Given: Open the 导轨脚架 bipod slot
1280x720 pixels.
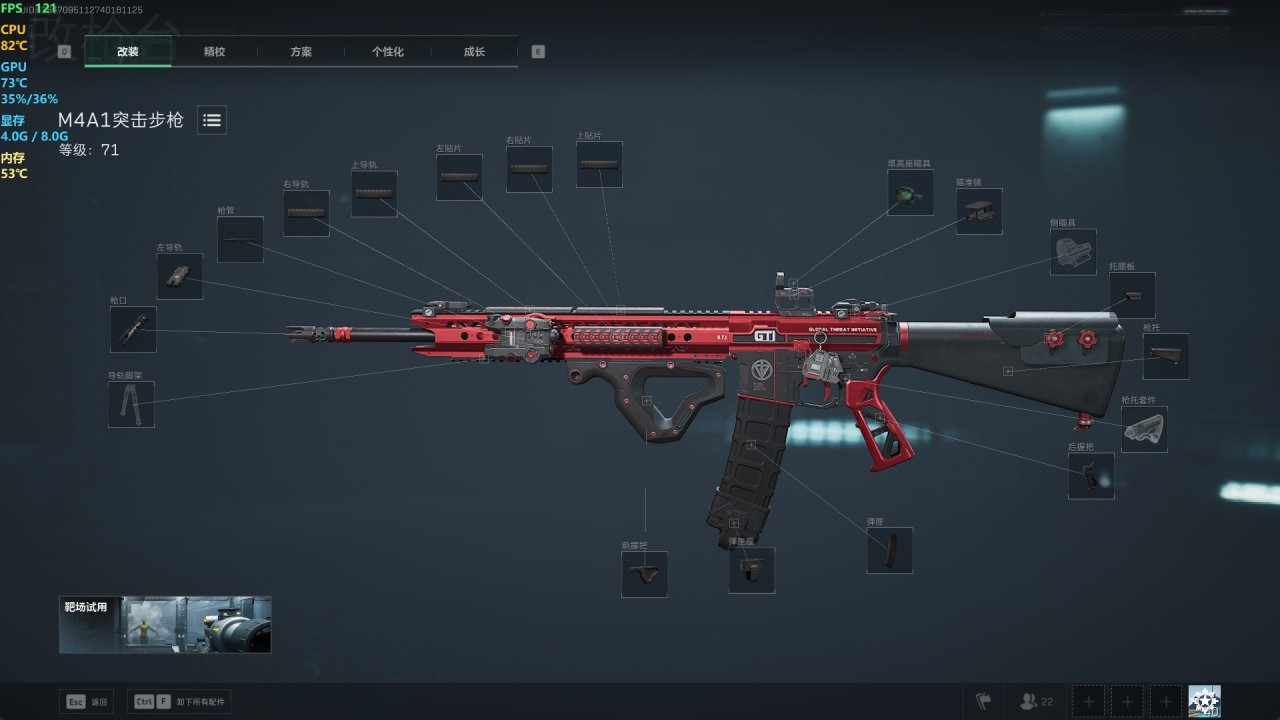Looking at the screenshot, I should [131, 404].
